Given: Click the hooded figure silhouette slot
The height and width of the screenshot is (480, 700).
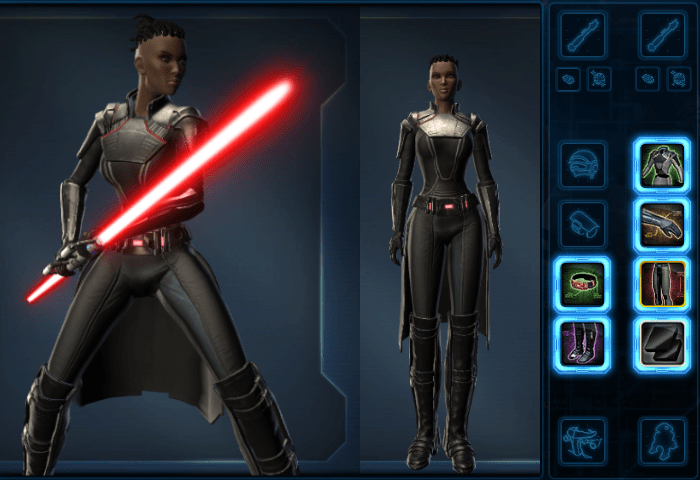Looking at the screenshot, I should (x=661, y=441).
